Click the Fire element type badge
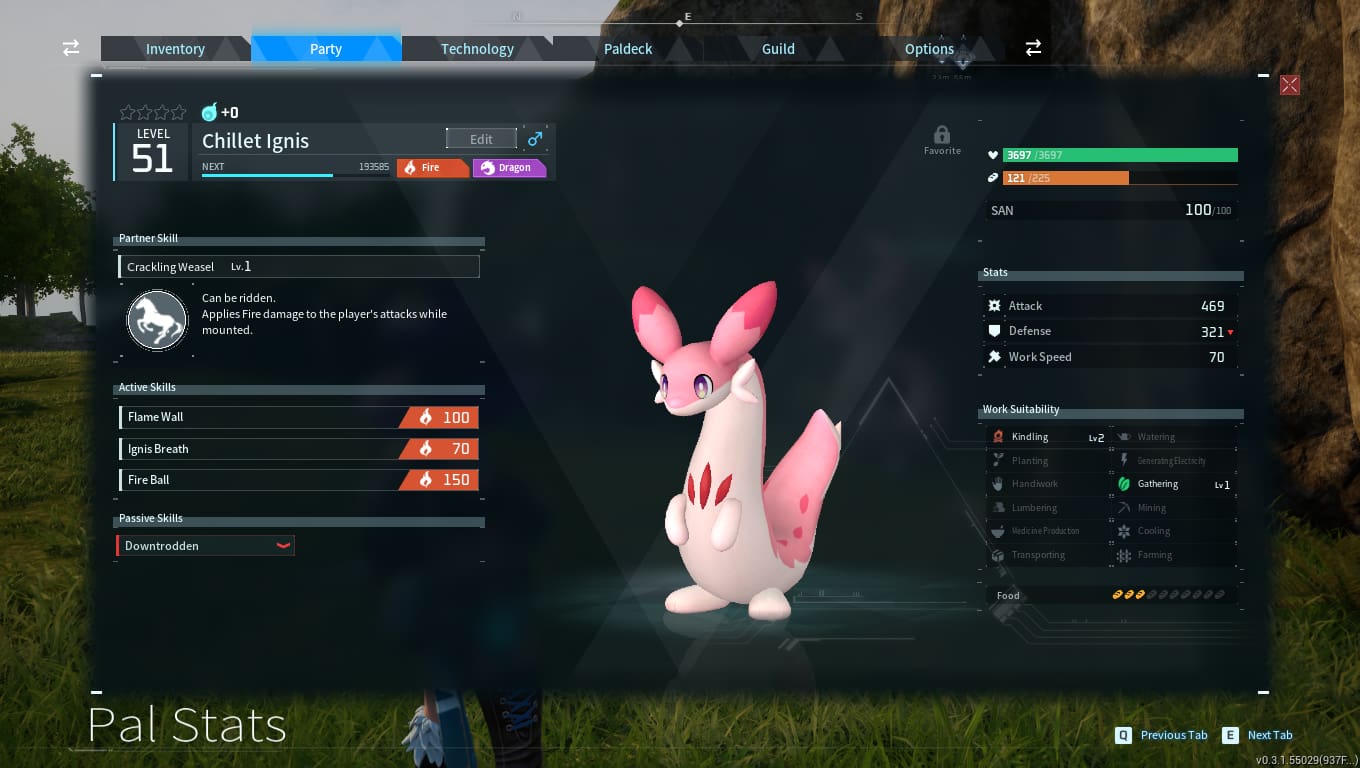The image size is (1360, 768). pyautogui.click(x=432, y=167)
